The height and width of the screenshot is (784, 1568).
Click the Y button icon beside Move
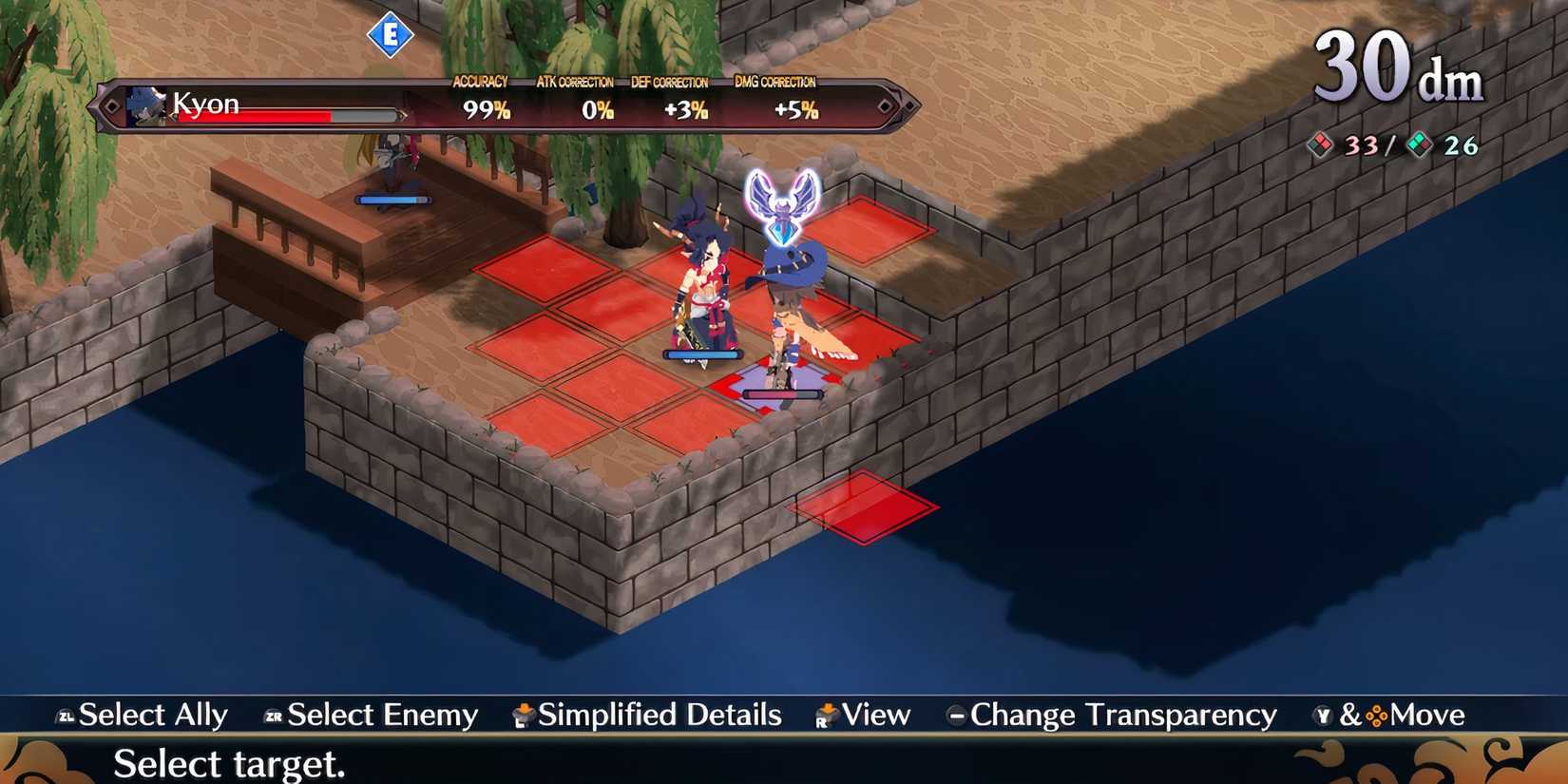(x=1322, y=716)
